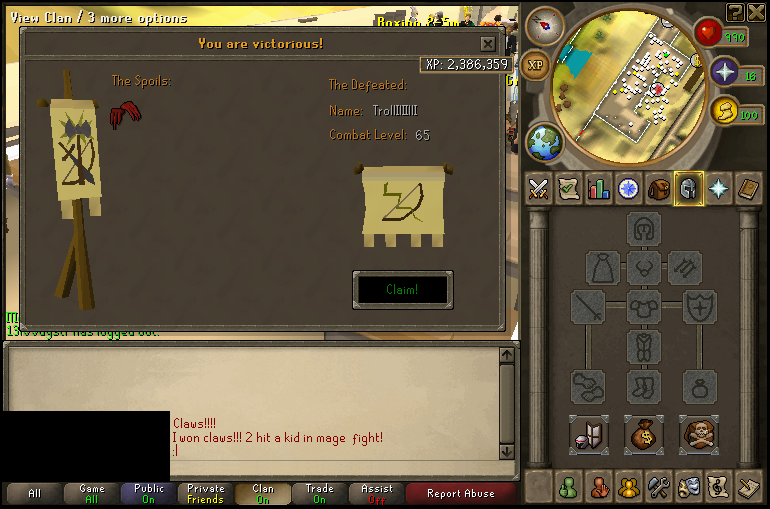Open the world map globe icon

click(x=544, y=142)
